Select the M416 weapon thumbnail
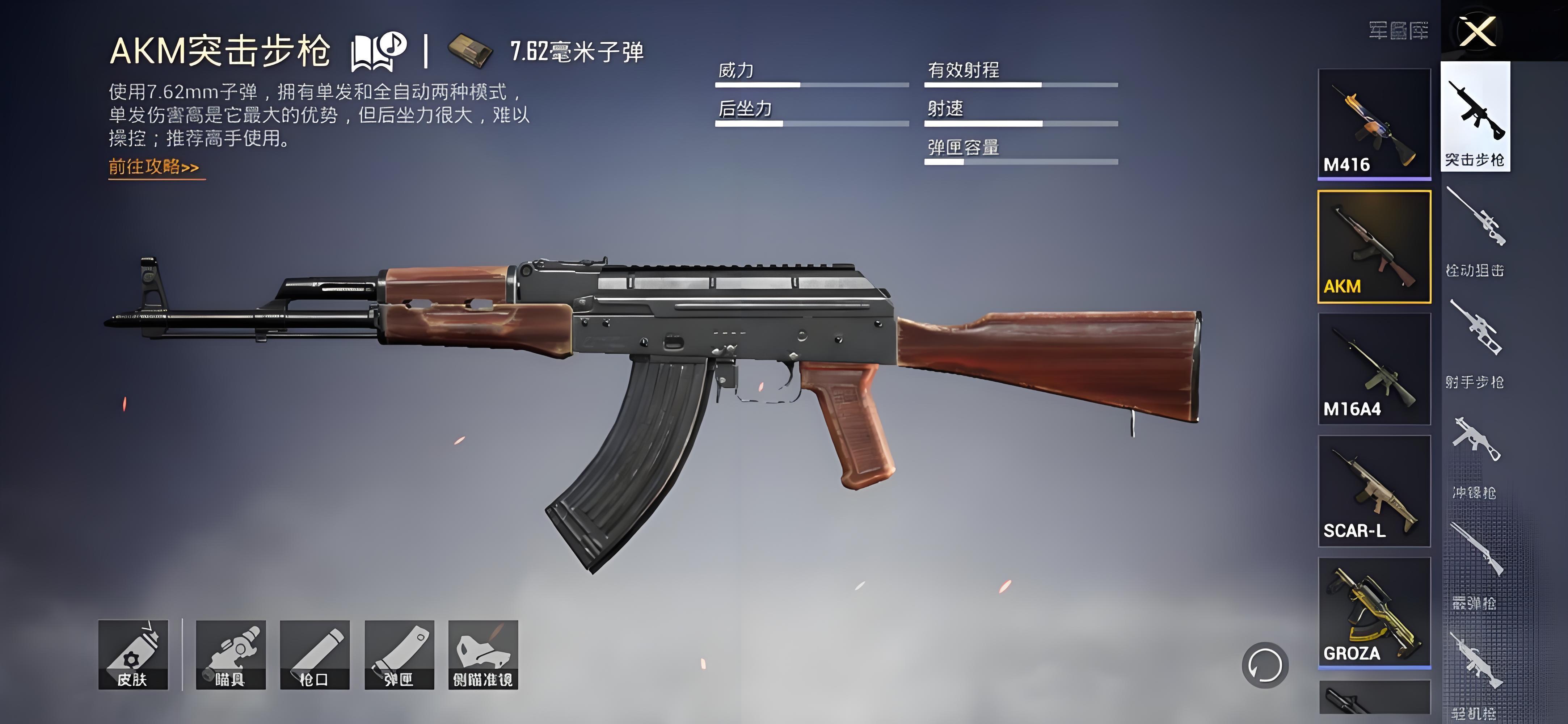 point(1374,123)
